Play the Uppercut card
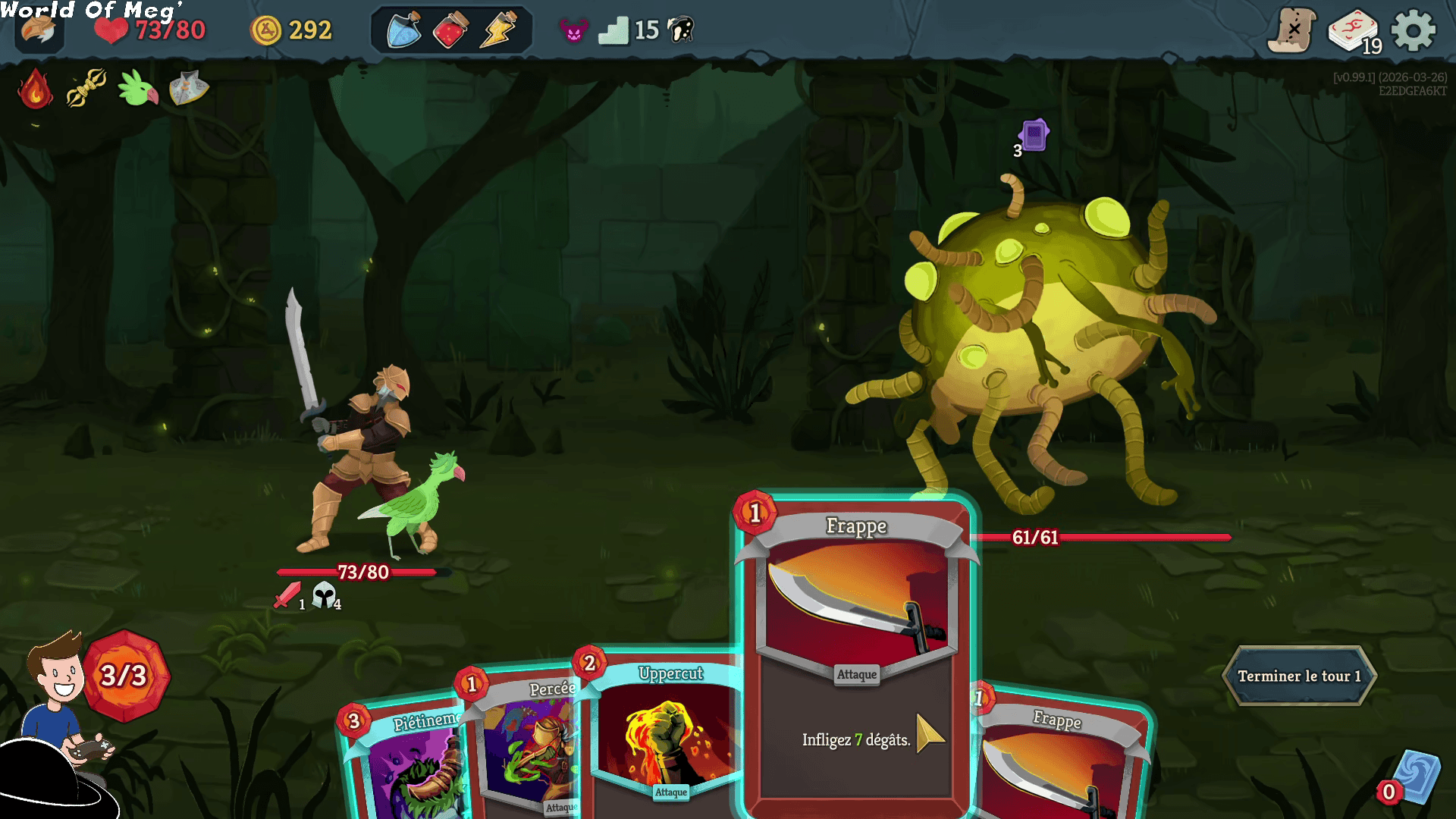The width and height of the screenshot is (1456, 819). pos(667,736)
